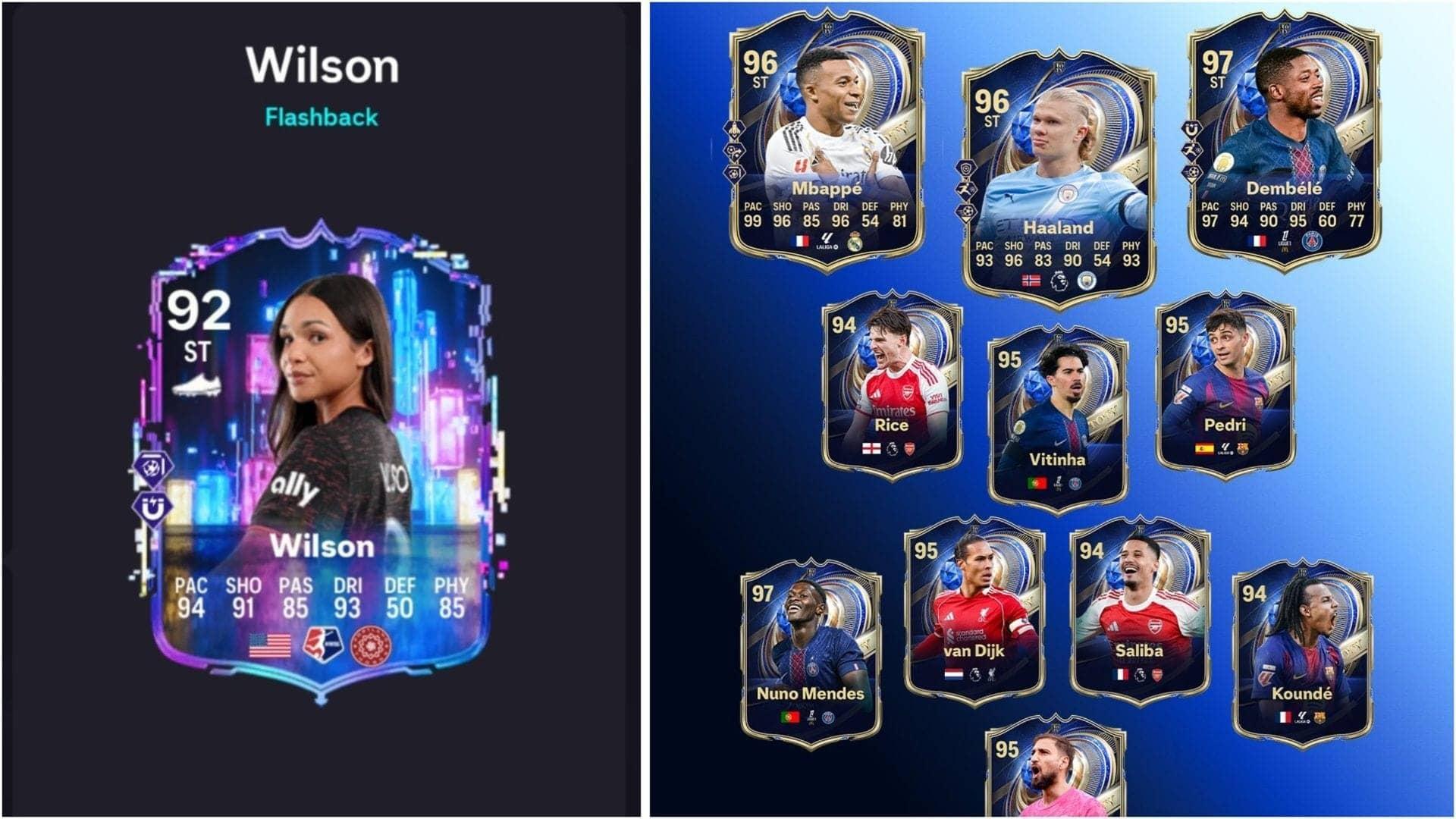Click the Netherlands flag on van Dijk's card

955,674
